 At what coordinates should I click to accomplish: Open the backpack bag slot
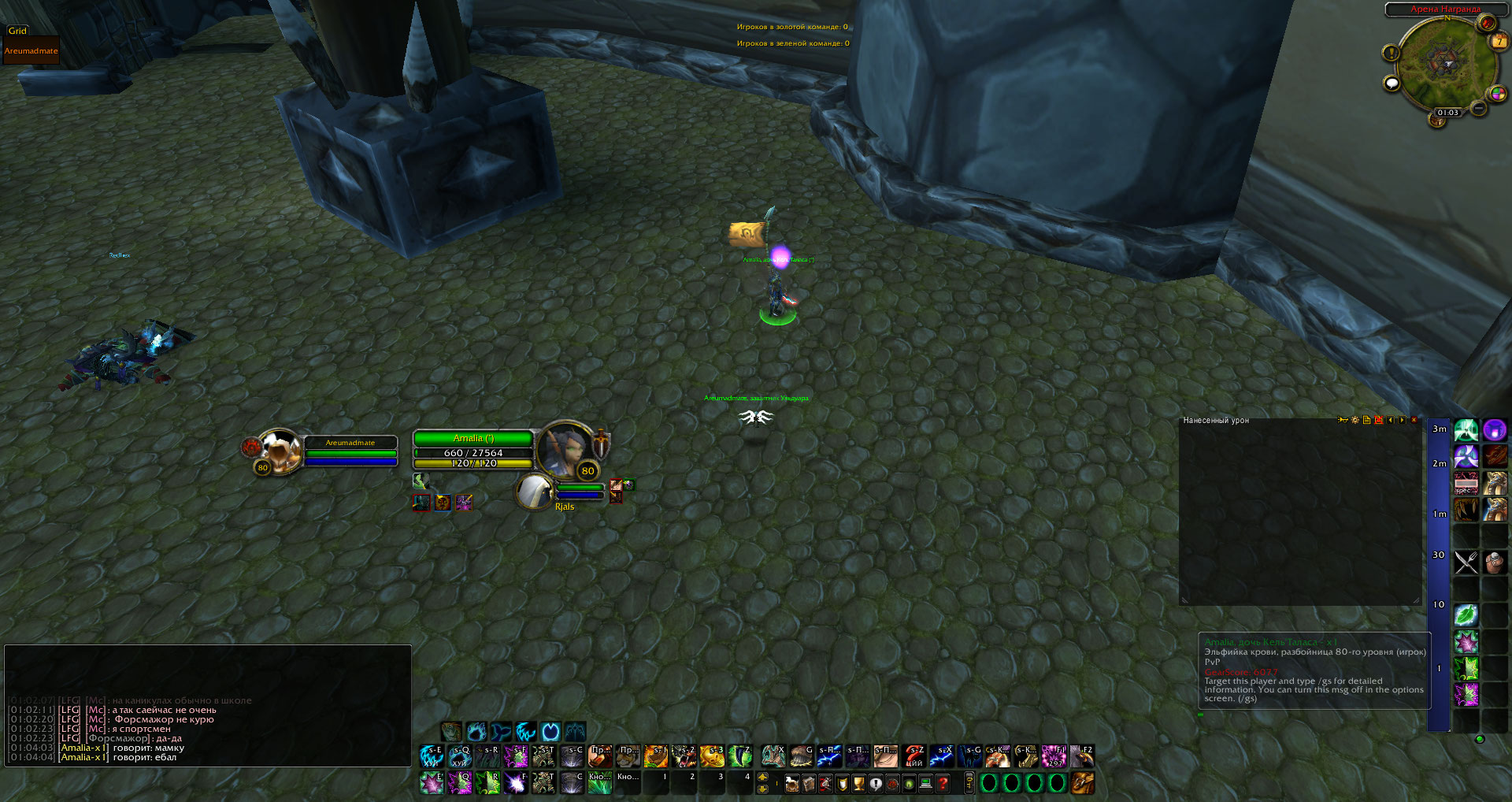point(1081,783)
